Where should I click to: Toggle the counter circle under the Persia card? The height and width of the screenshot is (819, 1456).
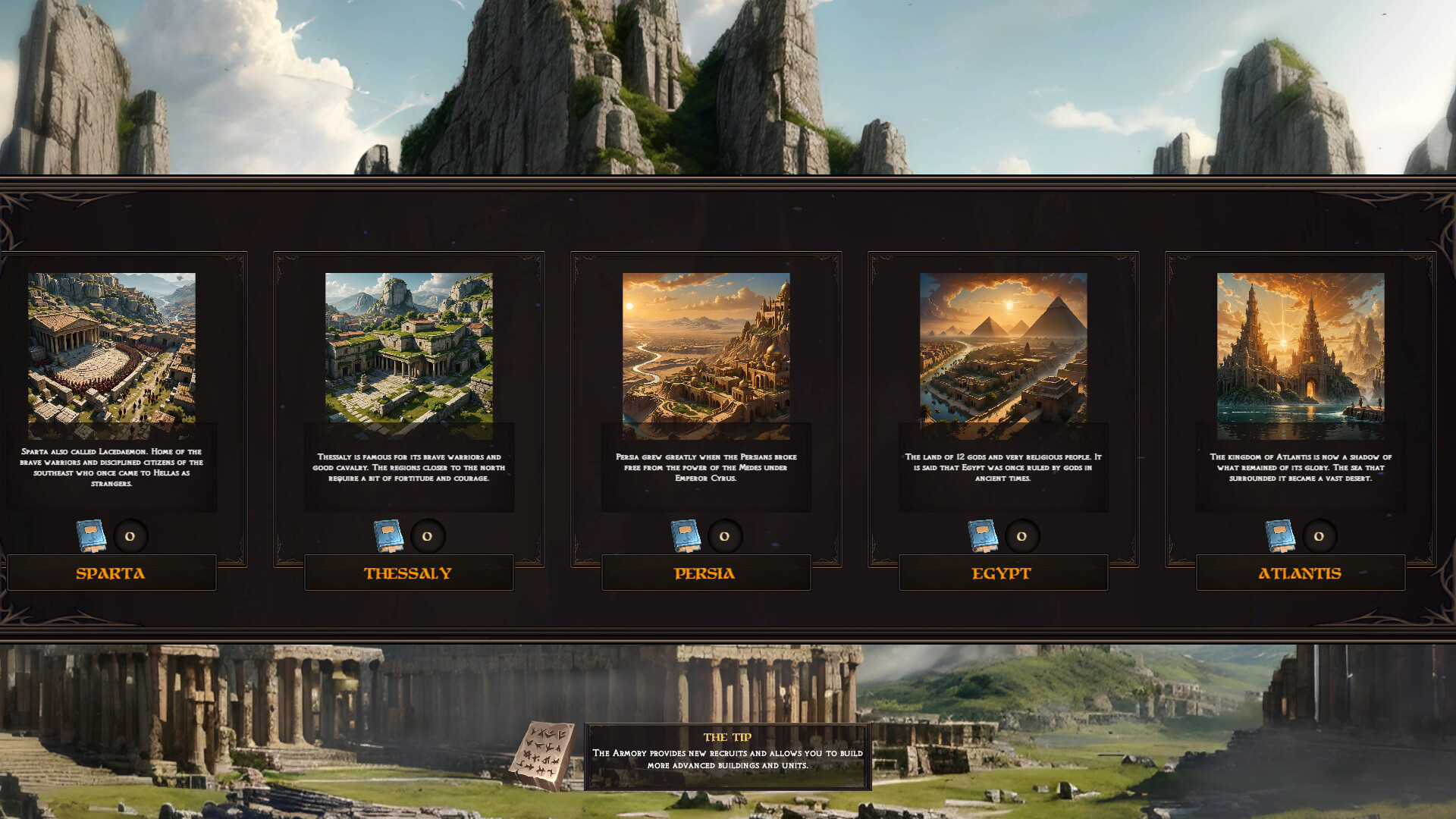724,535
